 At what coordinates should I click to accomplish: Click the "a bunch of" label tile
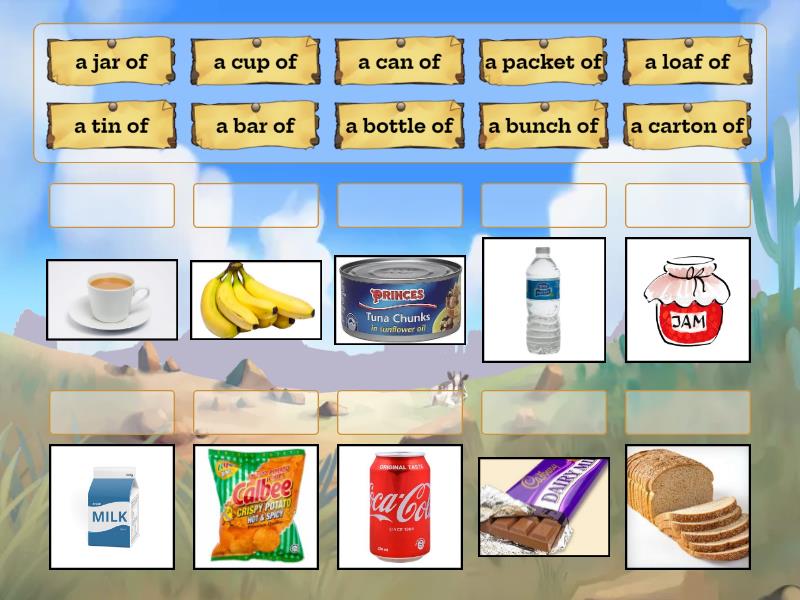tap(543, 126)
